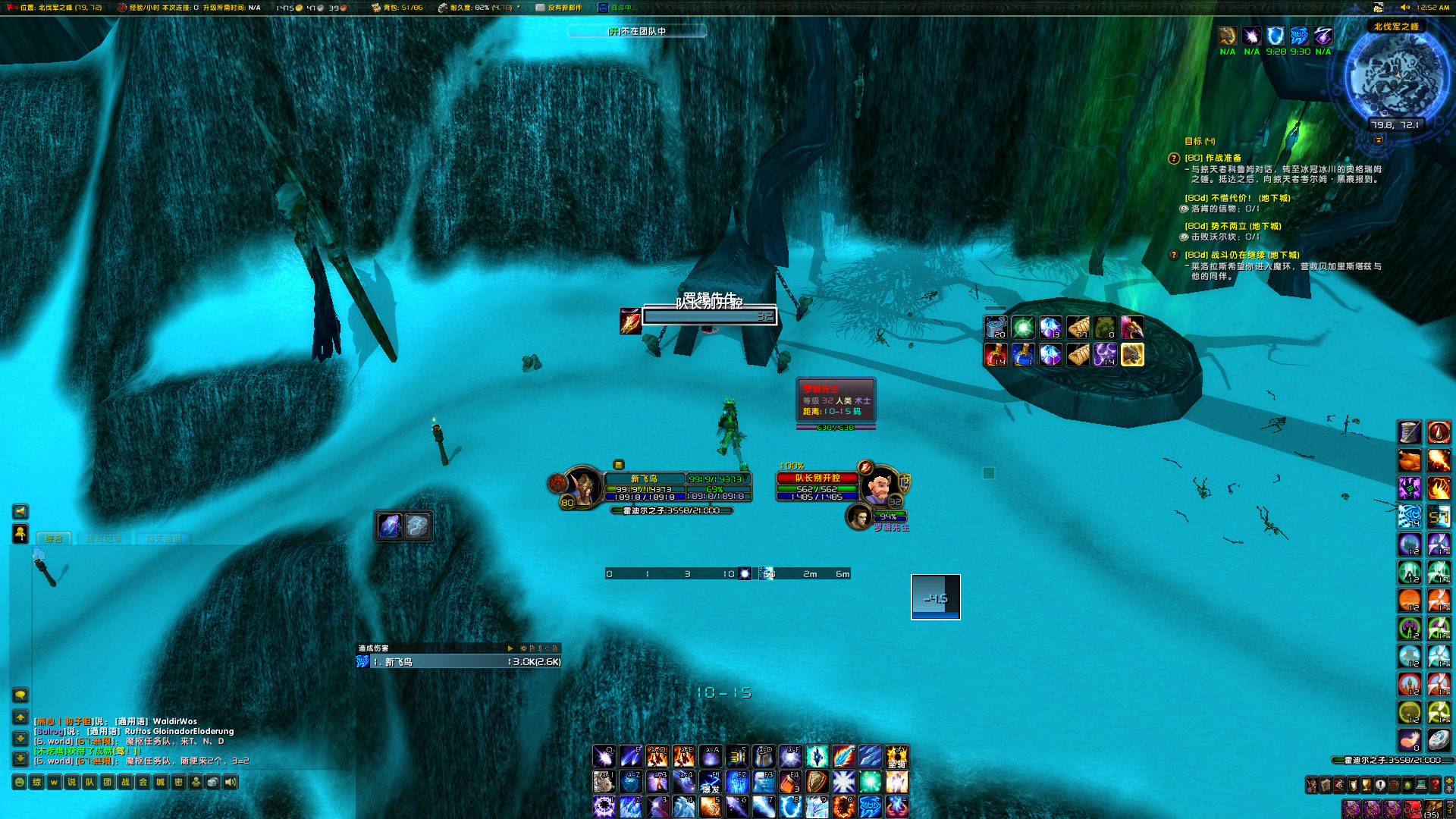Viewport: 1456px width, 819px height.
Task: Select the 坐骑 mount icon on the action bar
Action: click(x=898, y=756)
